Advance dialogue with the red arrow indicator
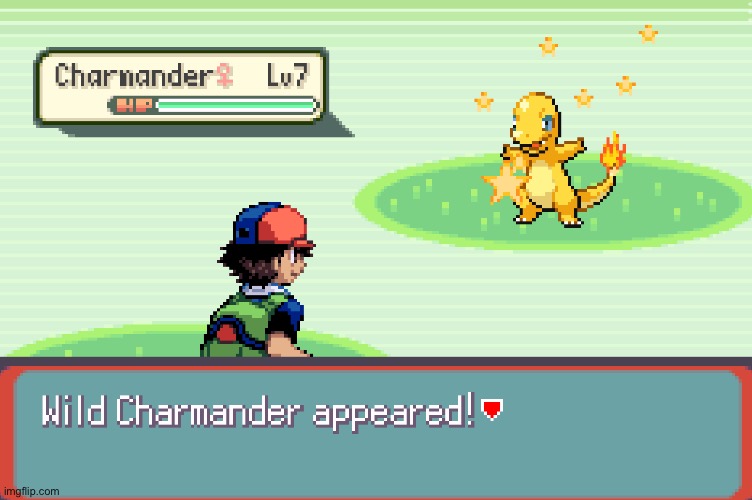This screenshot has height=500, width=752. click(491, 408)
